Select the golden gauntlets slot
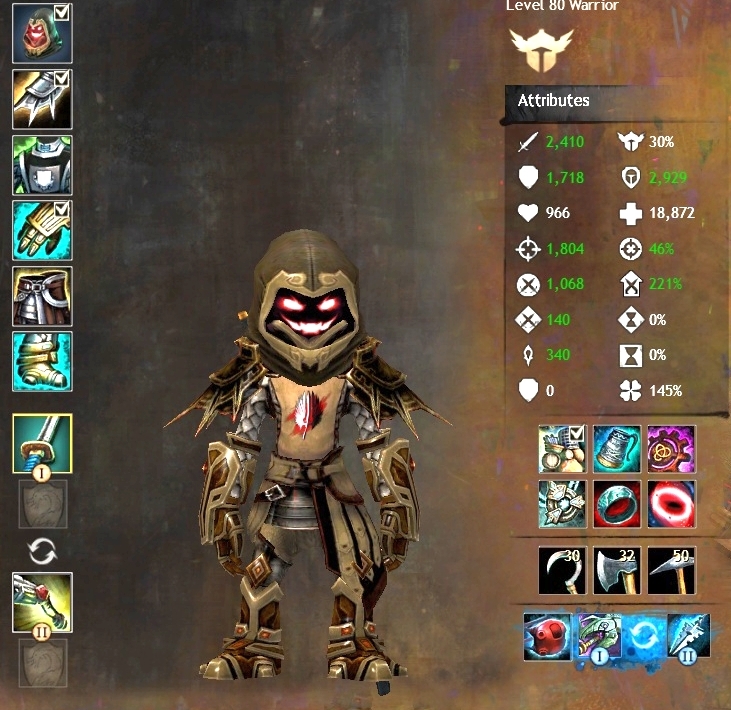 41,230
